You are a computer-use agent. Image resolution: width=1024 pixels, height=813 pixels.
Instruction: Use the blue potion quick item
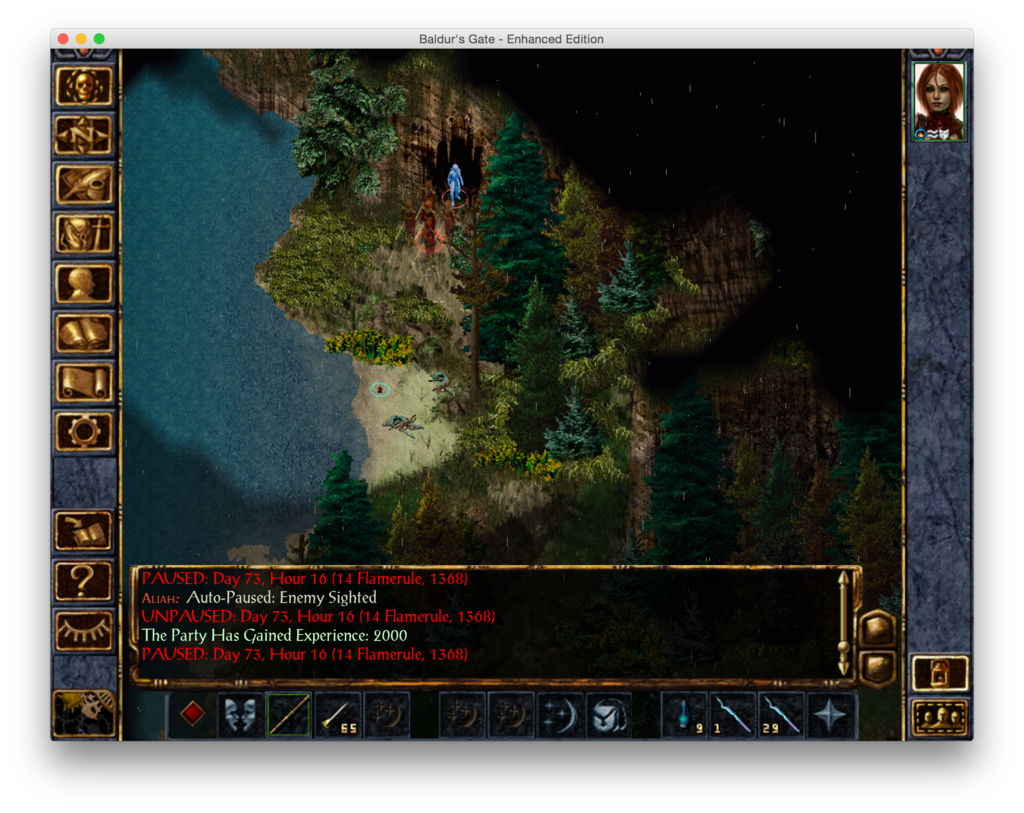click(x=684, y=715)
